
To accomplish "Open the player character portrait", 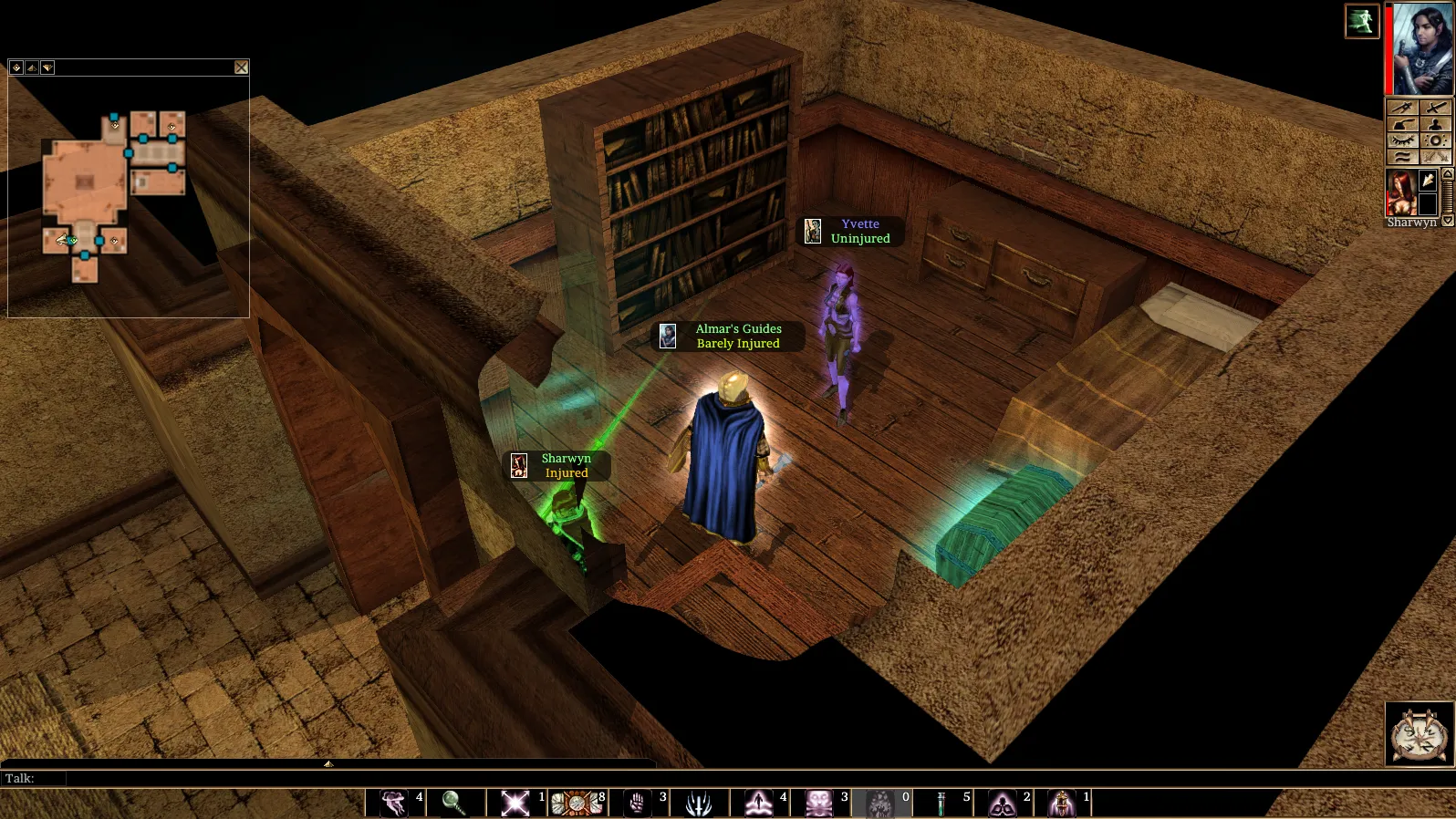I will click(x=1421, y=49).
